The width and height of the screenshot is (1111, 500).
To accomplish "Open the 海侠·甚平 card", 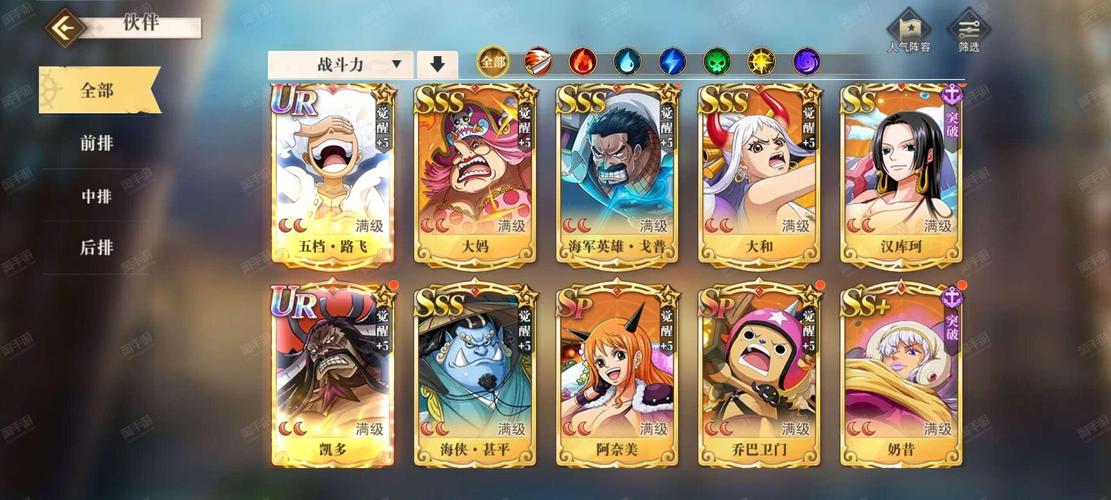I will 475,375.
